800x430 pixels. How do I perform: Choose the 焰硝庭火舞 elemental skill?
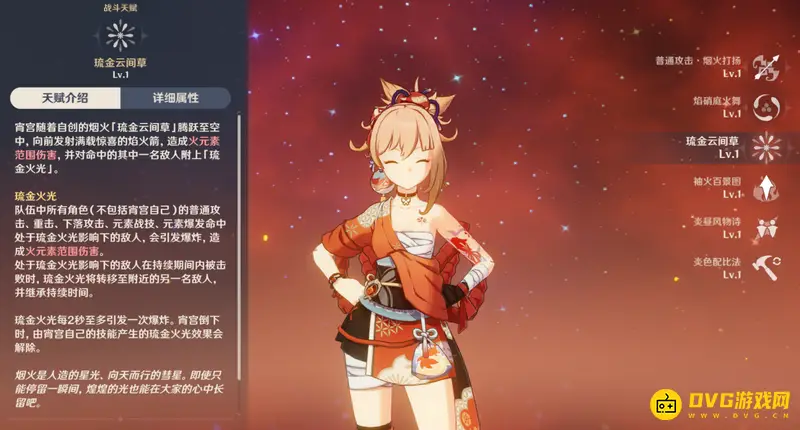[x=767, y=105]
